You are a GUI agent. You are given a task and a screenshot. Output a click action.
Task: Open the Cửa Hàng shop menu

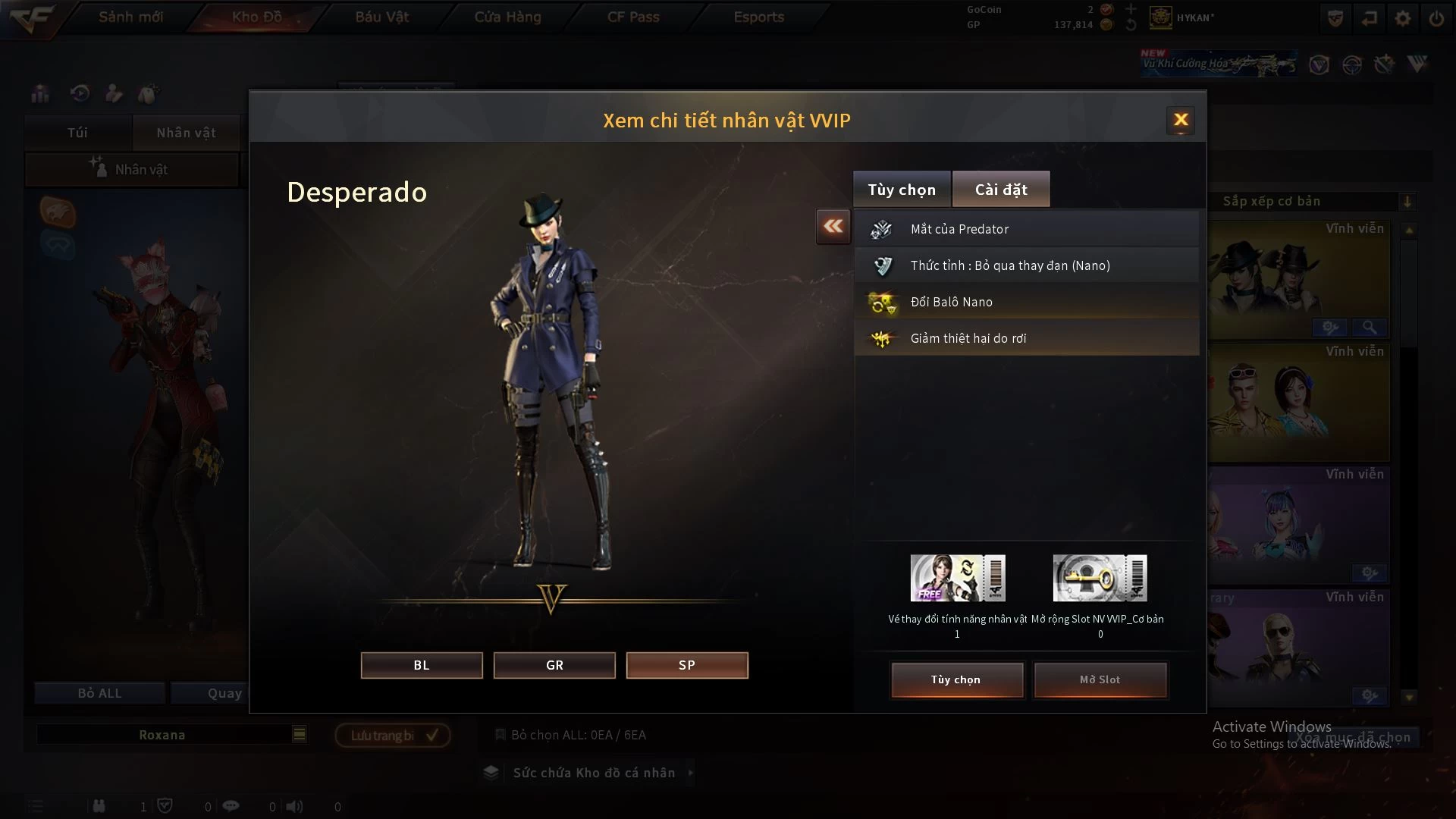coord(507,17)
